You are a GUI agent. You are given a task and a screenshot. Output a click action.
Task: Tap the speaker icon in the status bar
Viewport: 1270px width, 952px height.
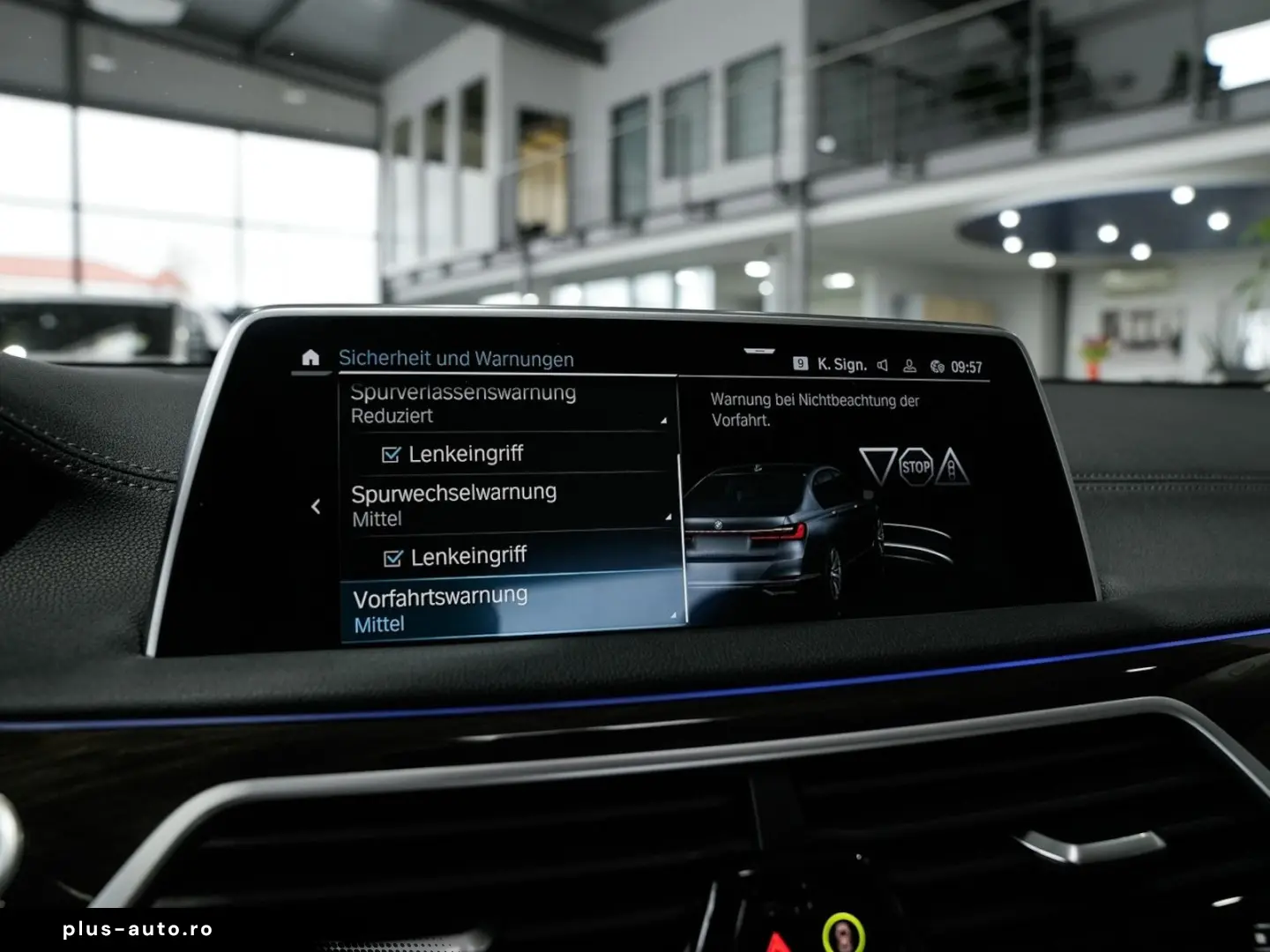pos(882,361)
